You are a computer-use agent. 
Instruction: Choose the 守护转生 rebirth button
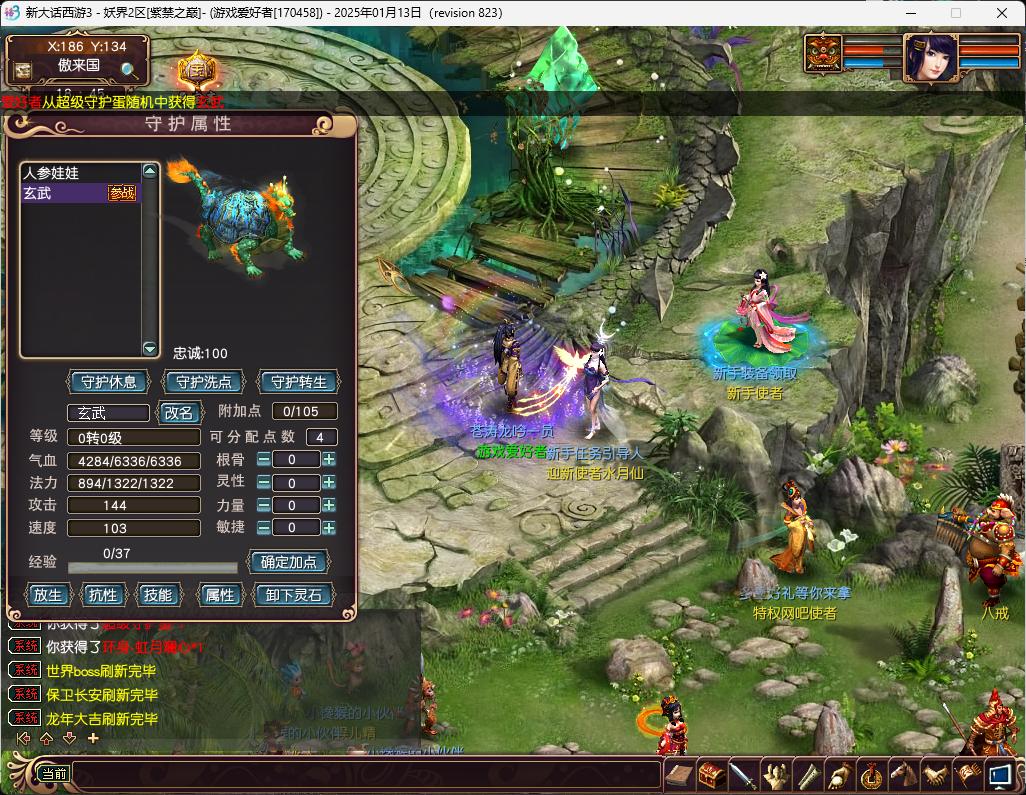pyautogui.click(x=298, y=382)
